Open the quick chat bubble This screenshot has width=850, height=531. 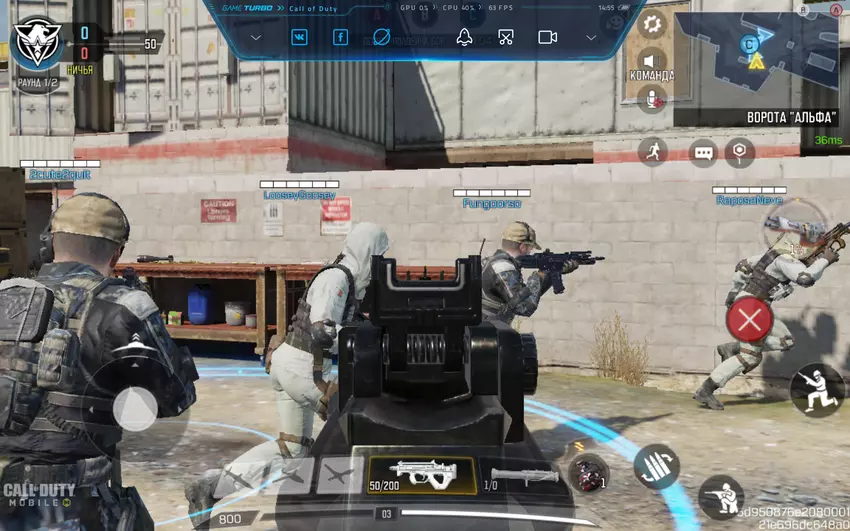point(703,152)
